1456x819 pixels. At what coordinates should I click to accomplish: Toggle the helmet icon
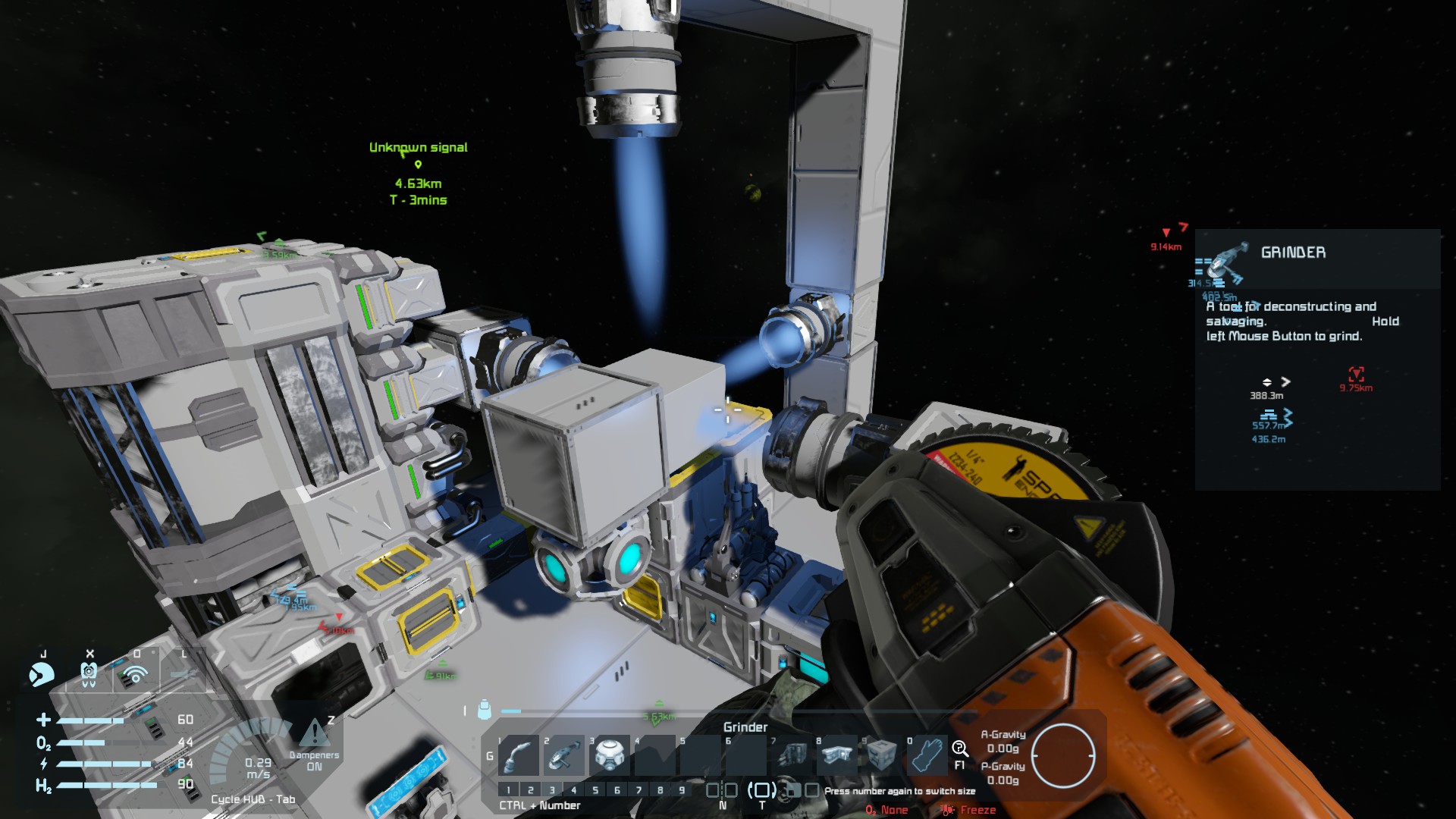pos(42,674)
